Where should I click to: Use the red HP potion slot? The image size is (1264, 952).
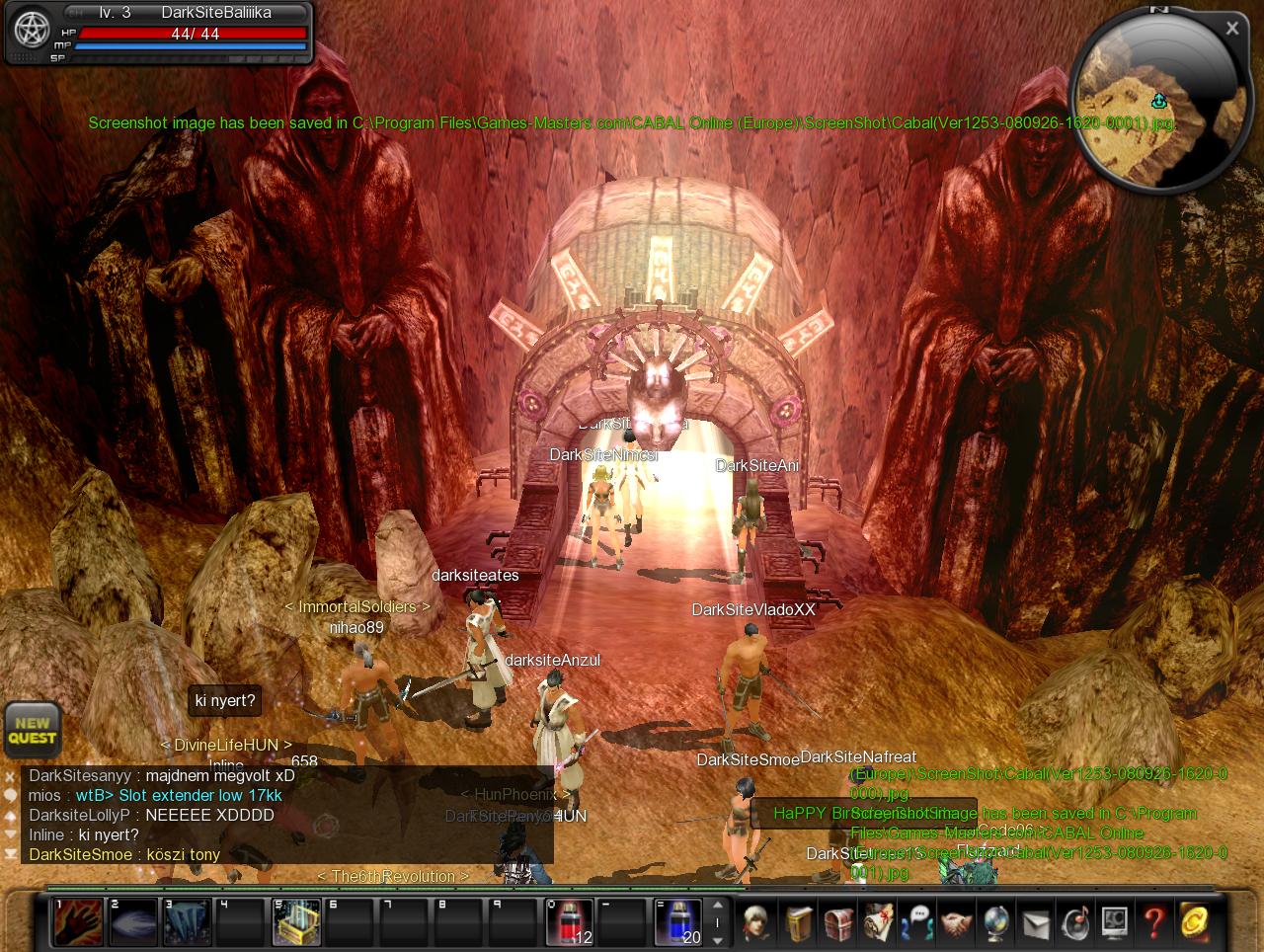click(x=569, y=921)
